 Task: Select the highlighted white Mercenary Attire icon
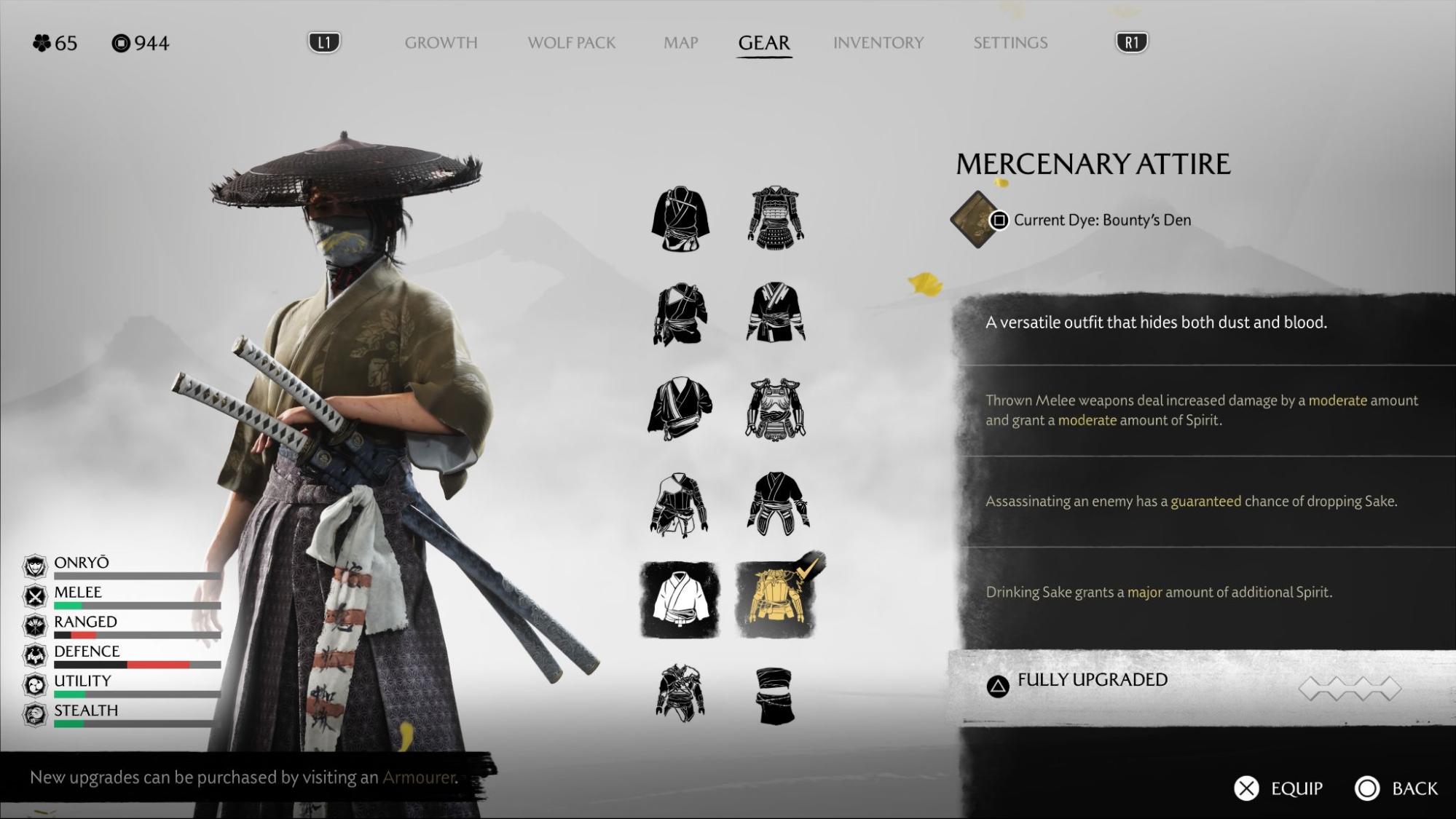pos(680,600)
